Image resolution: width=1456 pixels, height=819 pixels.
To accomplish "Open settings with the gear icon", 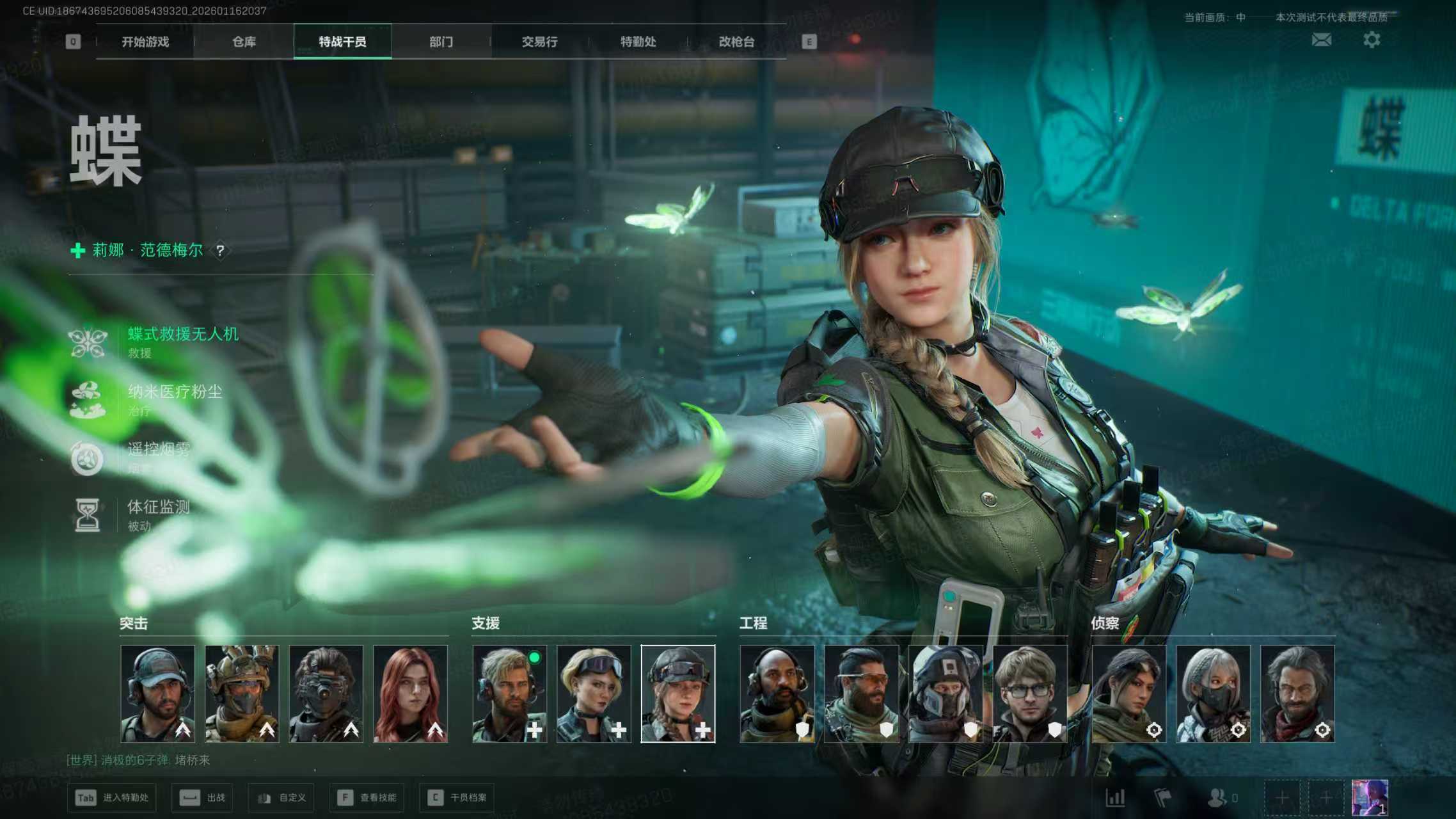I will pos(1371,40).
